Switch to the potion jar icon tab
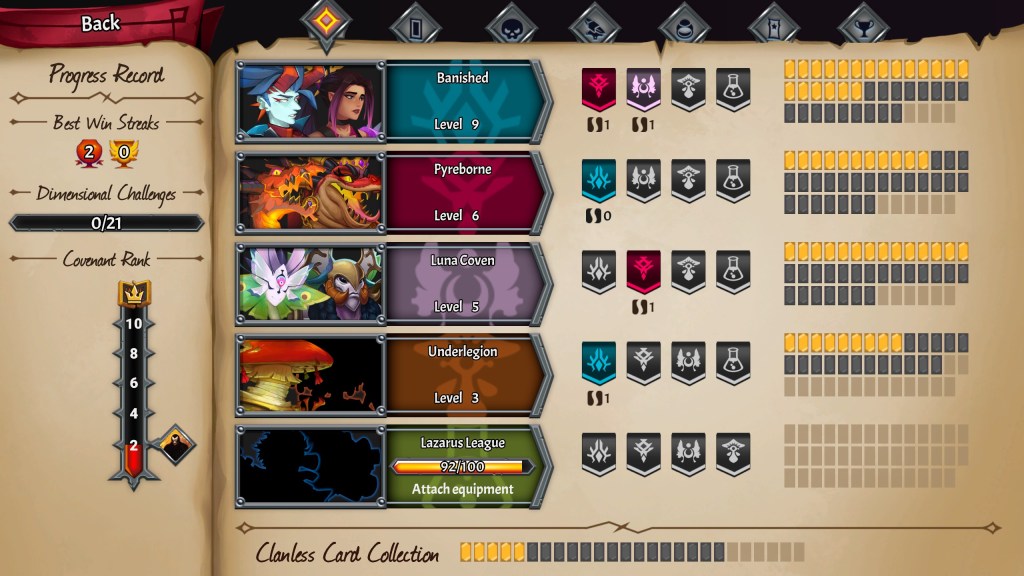The height and width of the screenshot is (576, 1024). pos(685,26)
